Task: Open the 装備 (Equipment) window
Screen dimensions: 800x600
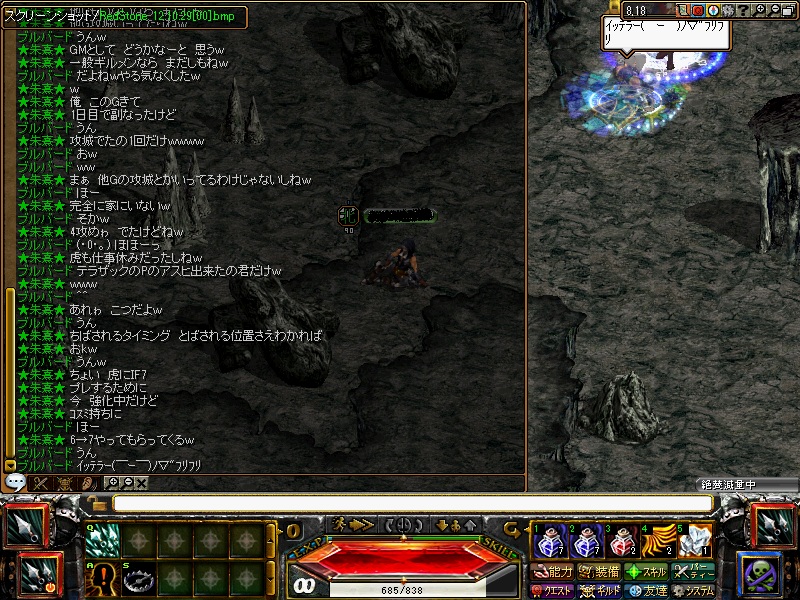Action: (599, 572)
